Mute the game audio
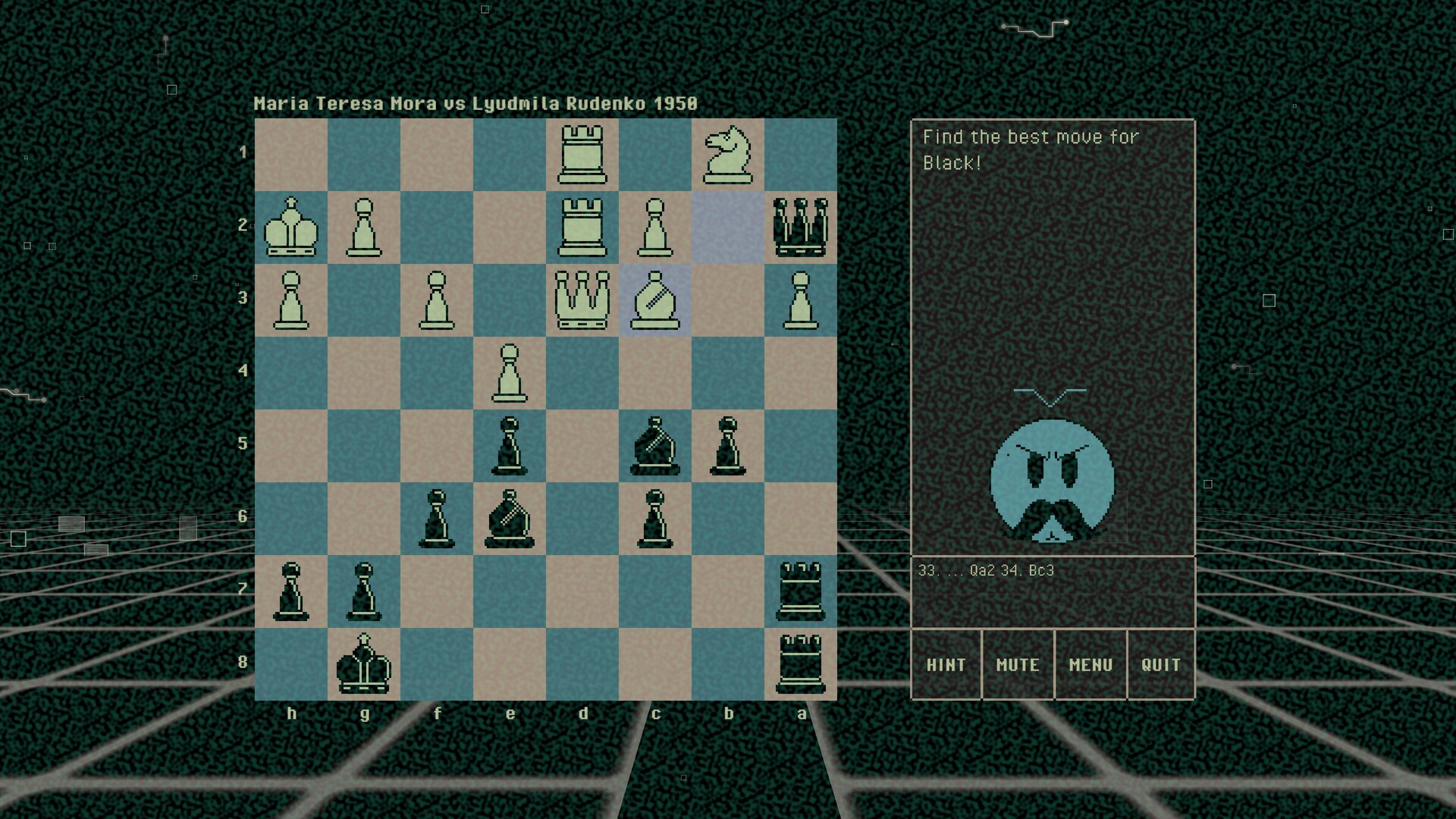The height and width of the screenshot is (819, 1456). (x=1018, y=664)
